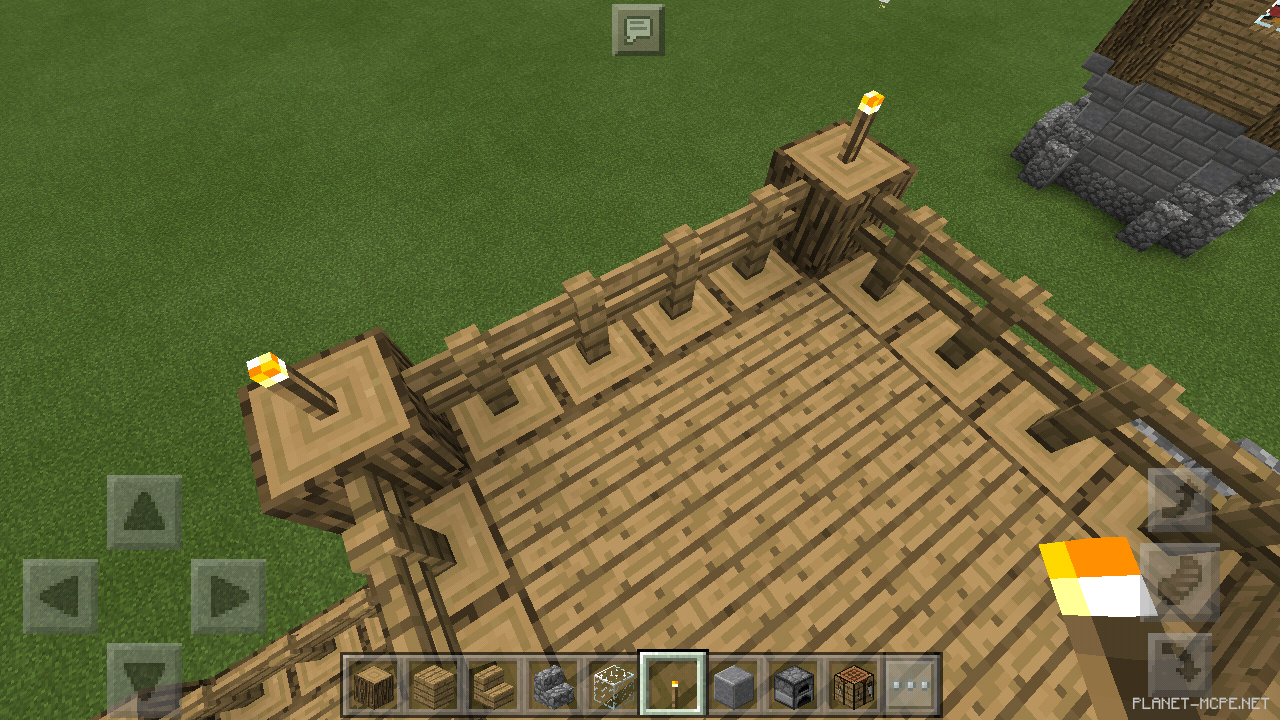Select the oak log in the hotbar
This screenshot has height=720, width=1280.
click(371, 682)
